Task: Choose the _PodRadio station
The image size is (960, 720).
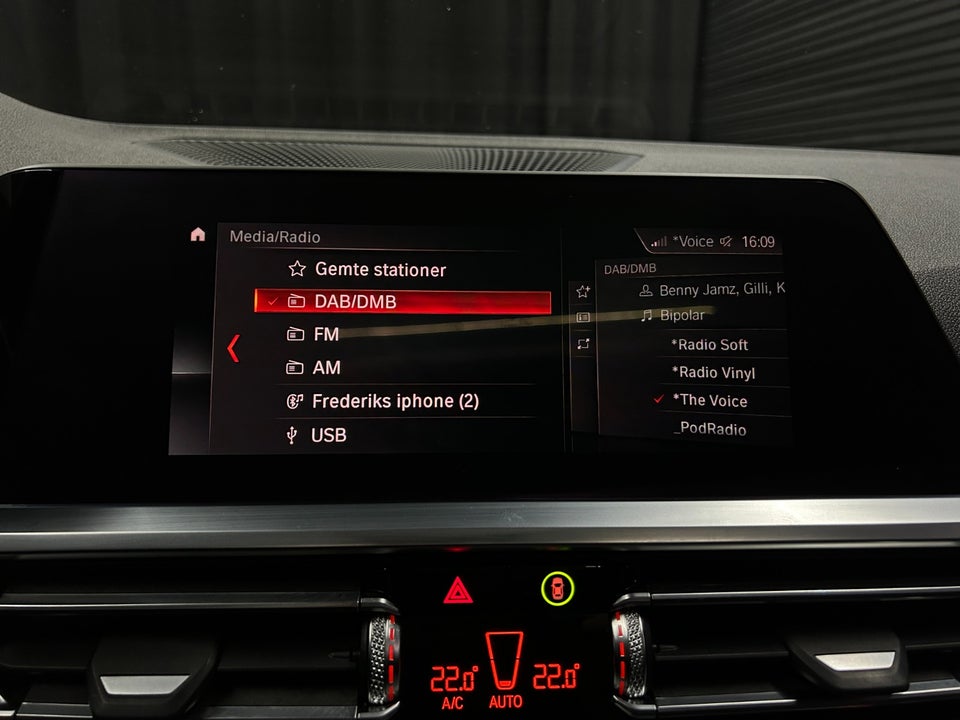Action: click(712, 429)
